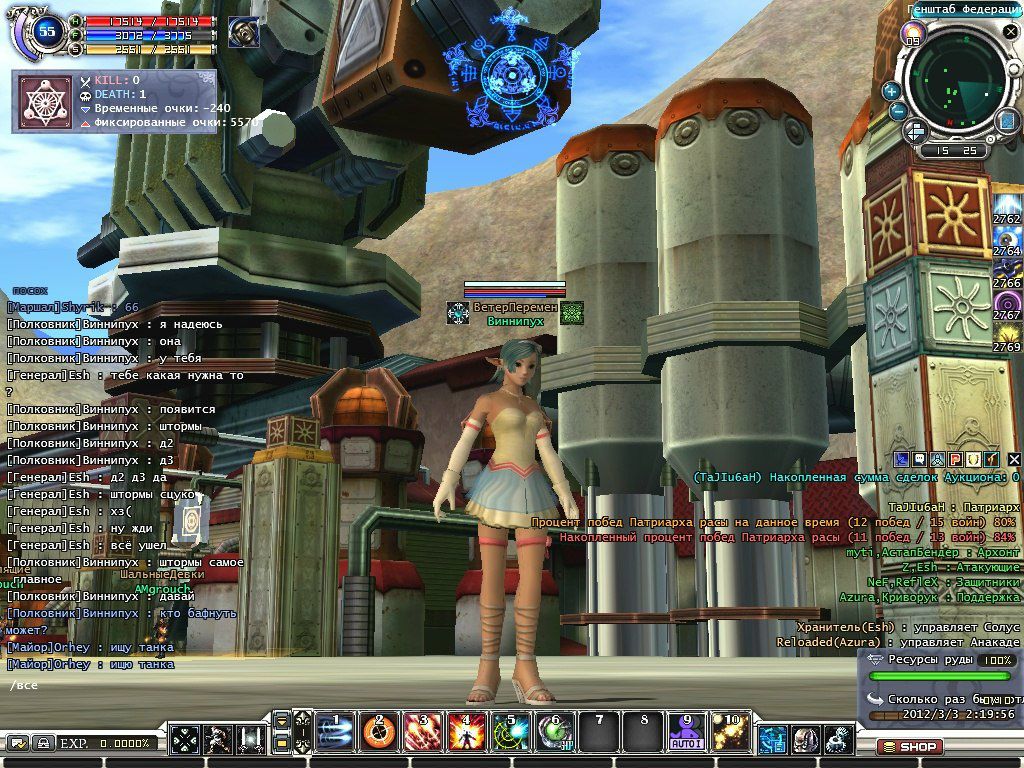1024x768 pixels.
Task: Zoom in the minimap with plus button
Action: [x=891, y=90]
